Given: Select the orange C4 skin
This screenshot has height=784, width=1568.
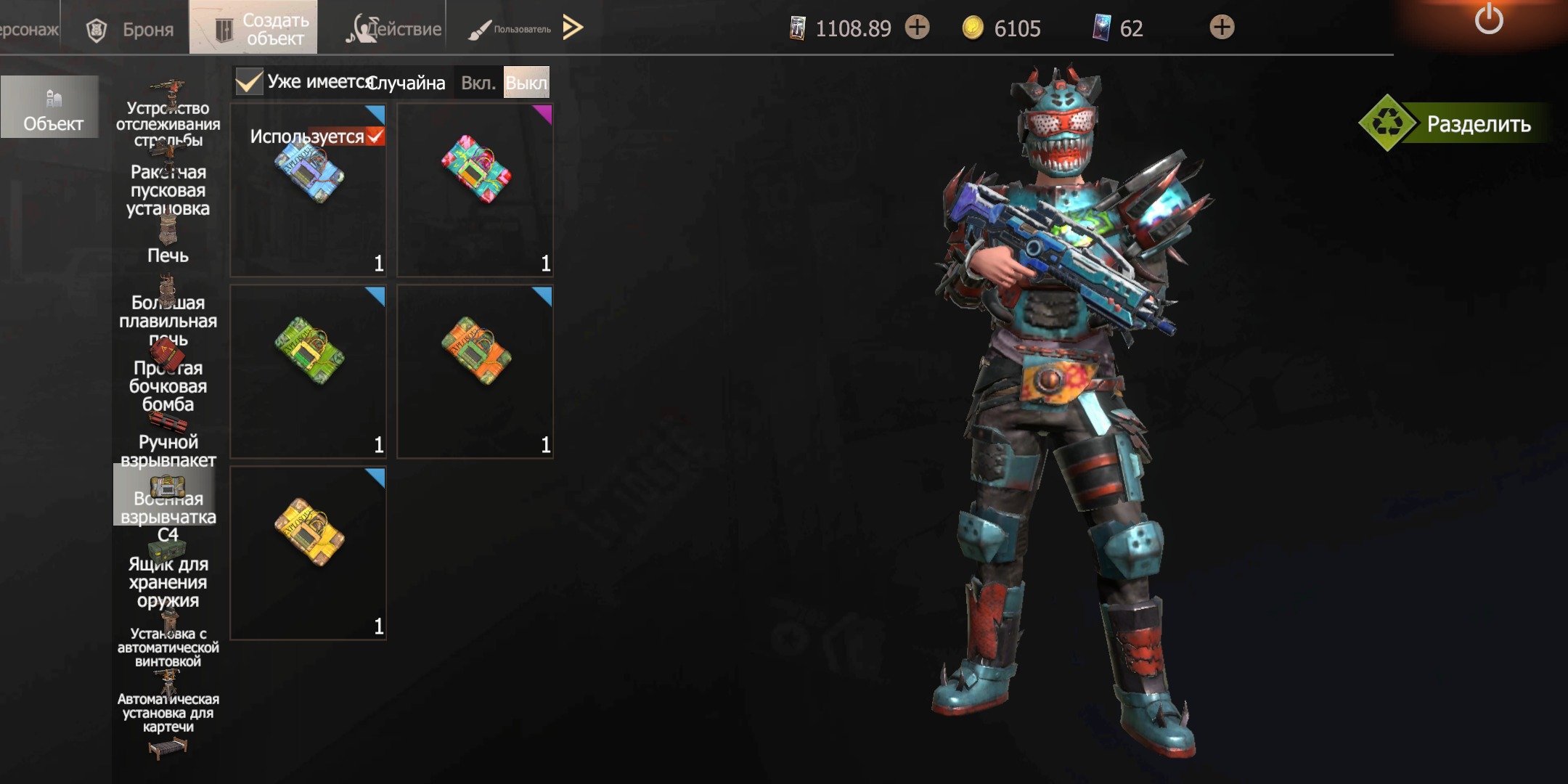Looking at the screenshot, I should 475,372.
